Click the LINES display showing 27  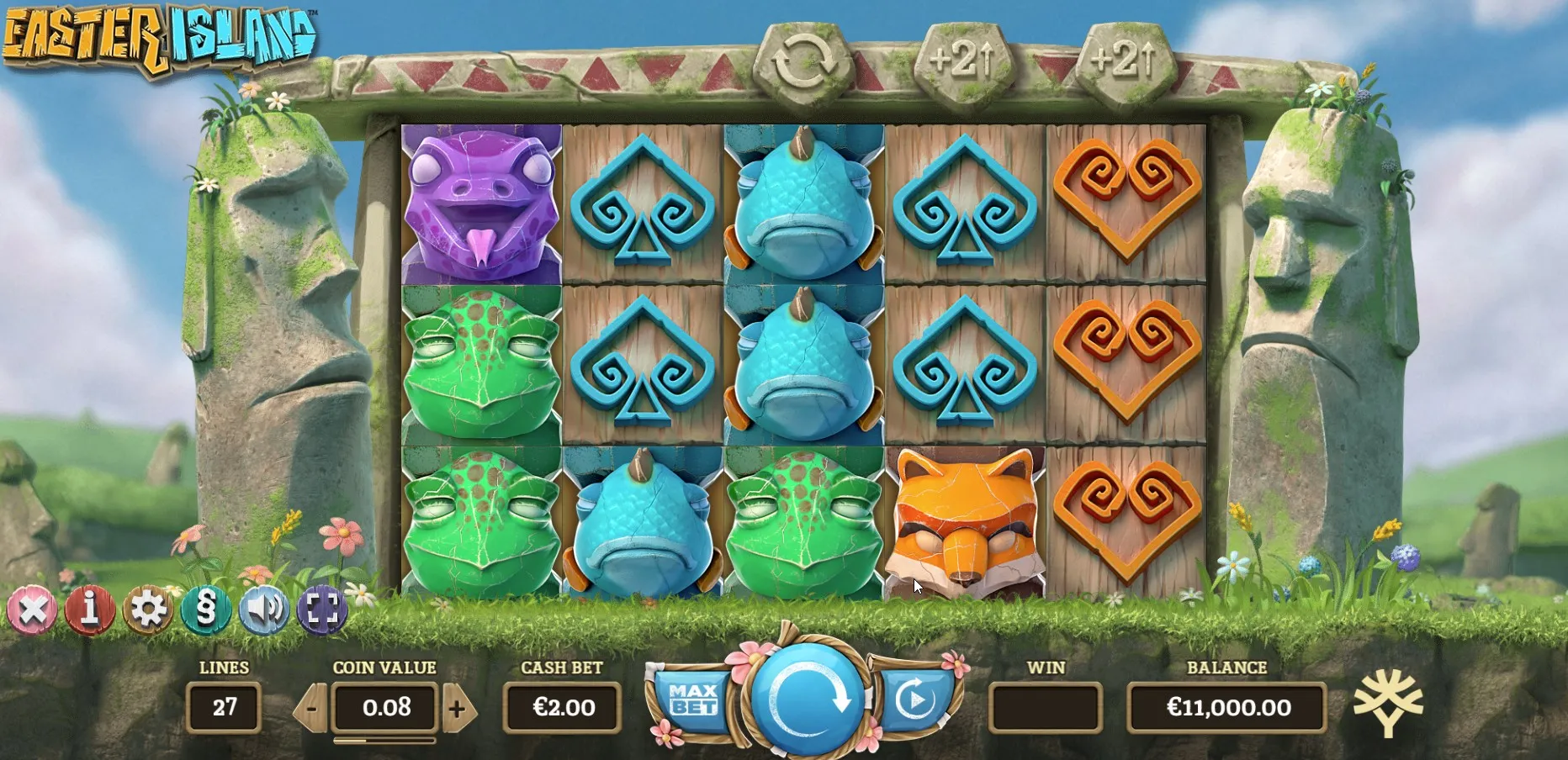coord(224,707)
